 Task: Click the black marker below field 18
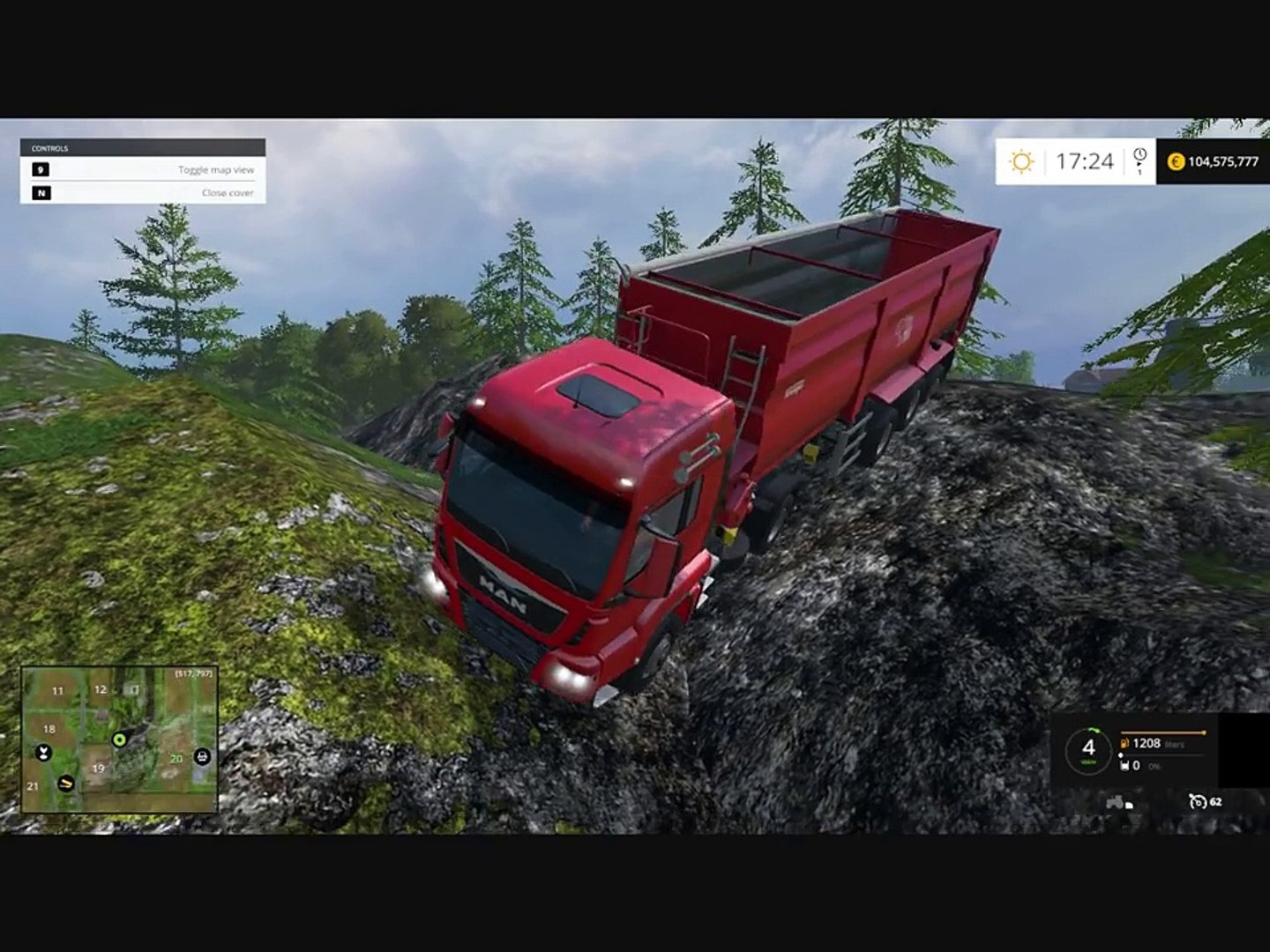point(42,753)
